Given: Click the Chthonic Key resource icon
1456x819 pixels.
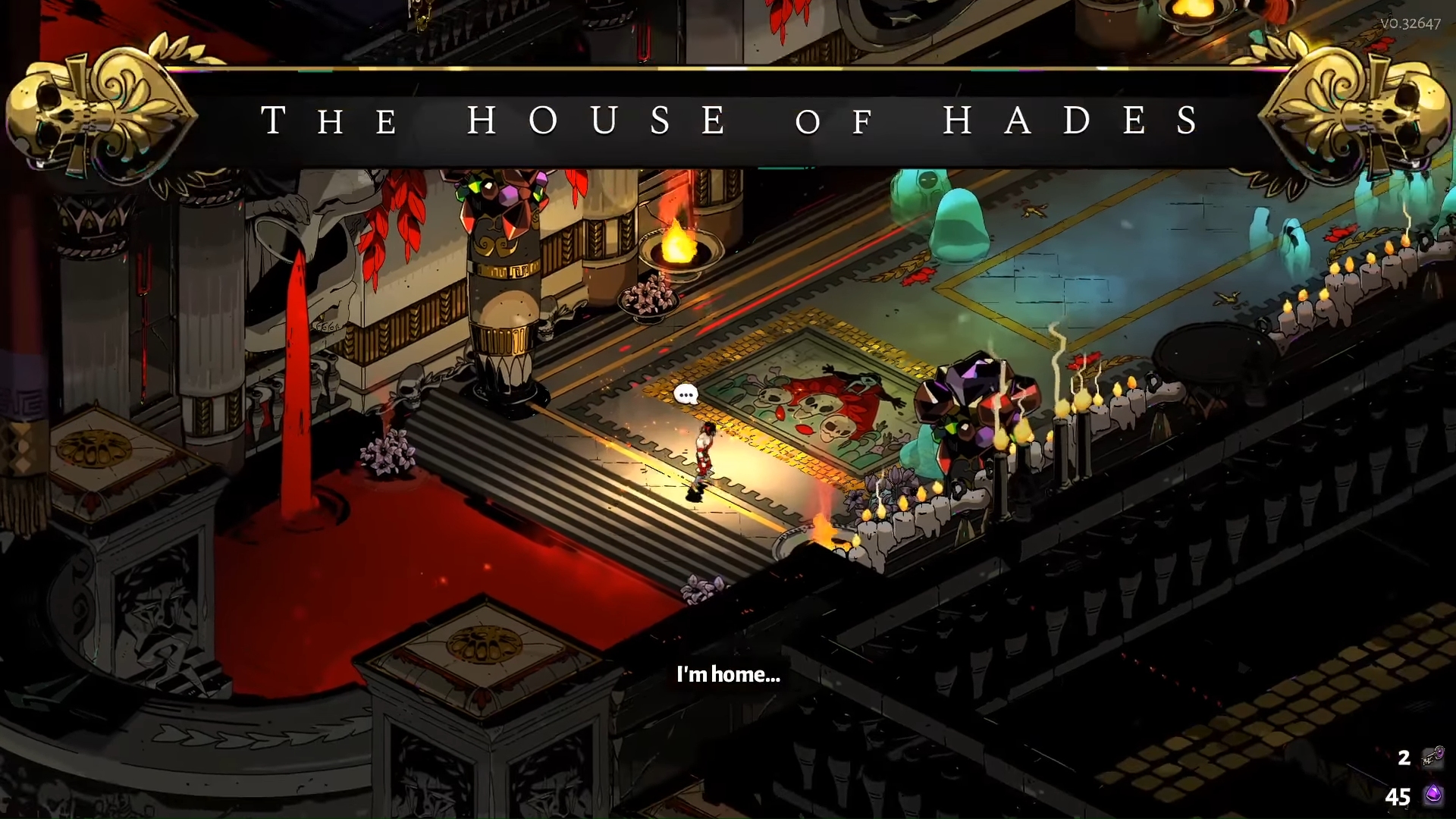Looking at the screenshot, I should (x=1432, y=757).
